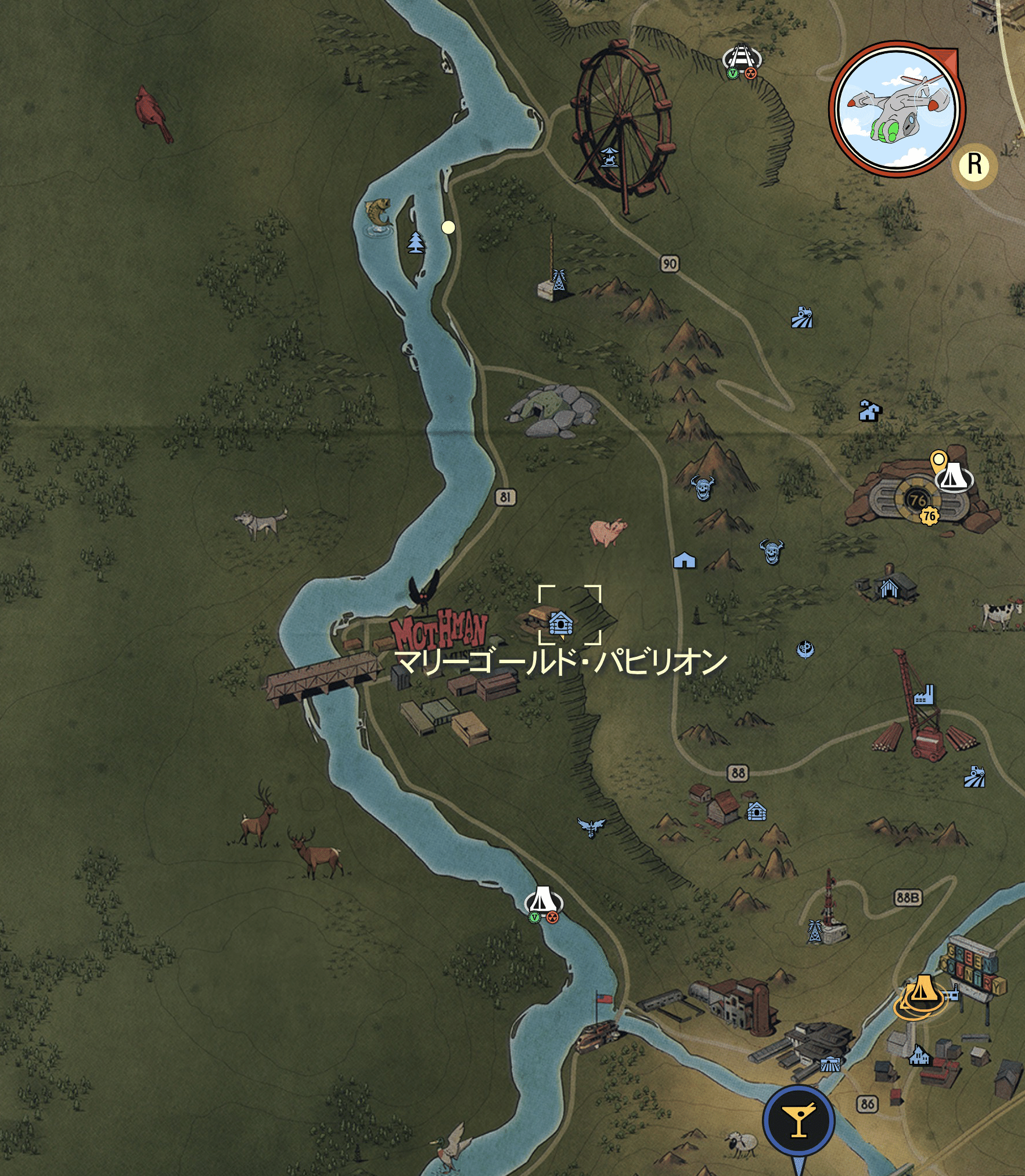Click the white tent camp marker beside Vault 76

tap(954, 479)
